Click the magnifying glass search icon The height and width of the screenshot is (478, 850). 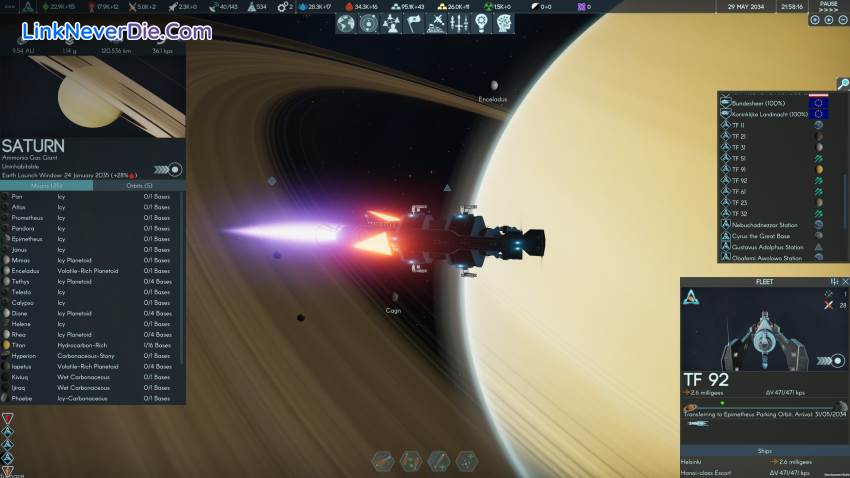pos(843,83)
